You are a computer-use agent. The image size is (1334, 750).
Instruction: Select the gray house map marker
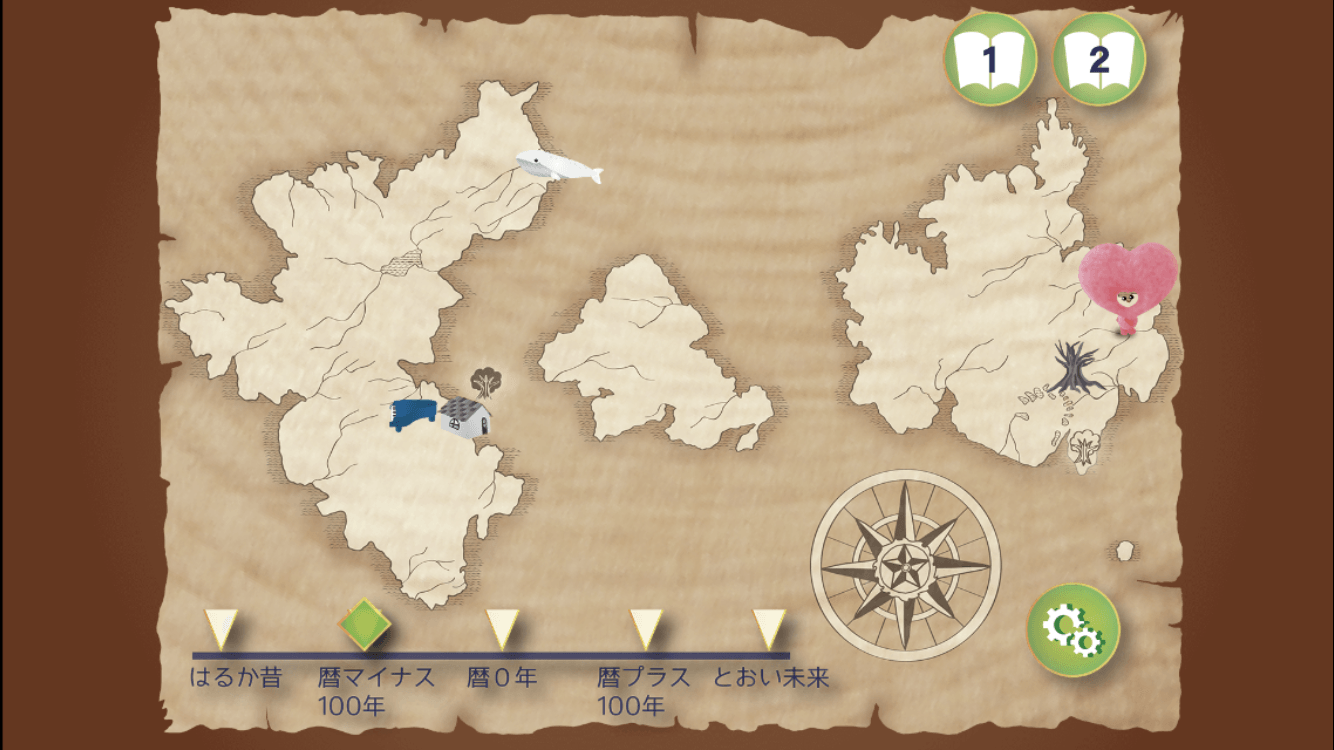pos(466,416)
